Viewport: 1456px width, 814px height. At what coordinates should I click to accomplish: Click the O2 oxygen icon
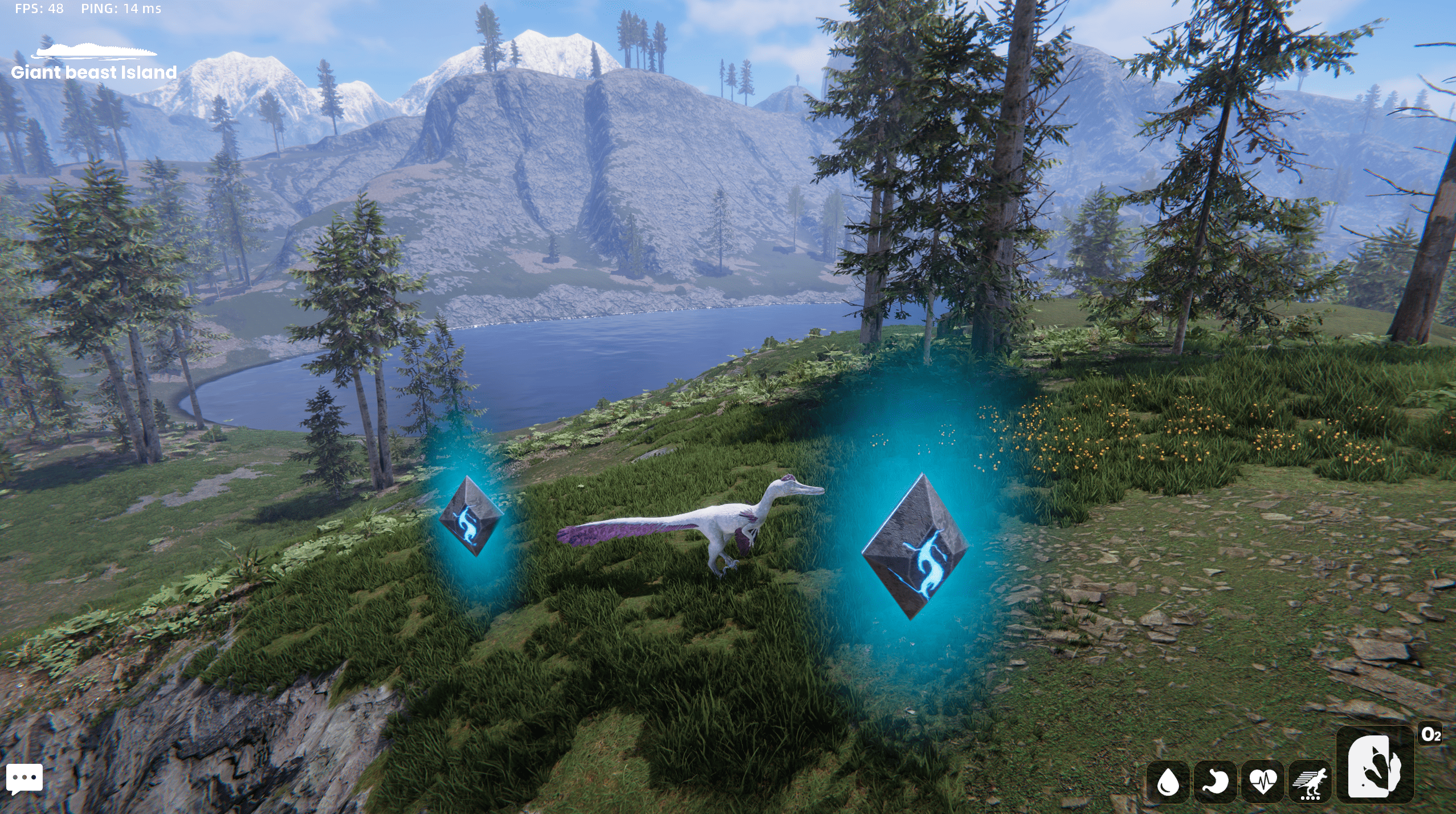click(x=1430, y=735)
